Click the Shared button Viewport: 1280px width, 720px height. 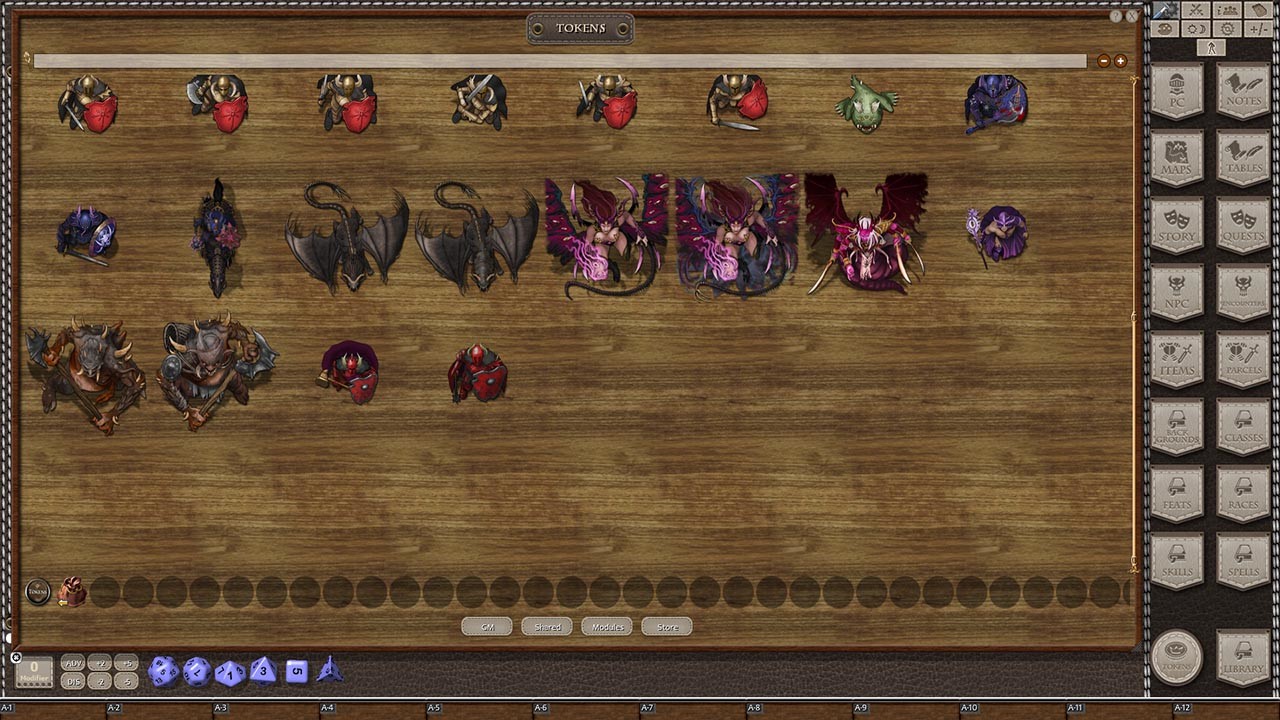pos(546,627)
